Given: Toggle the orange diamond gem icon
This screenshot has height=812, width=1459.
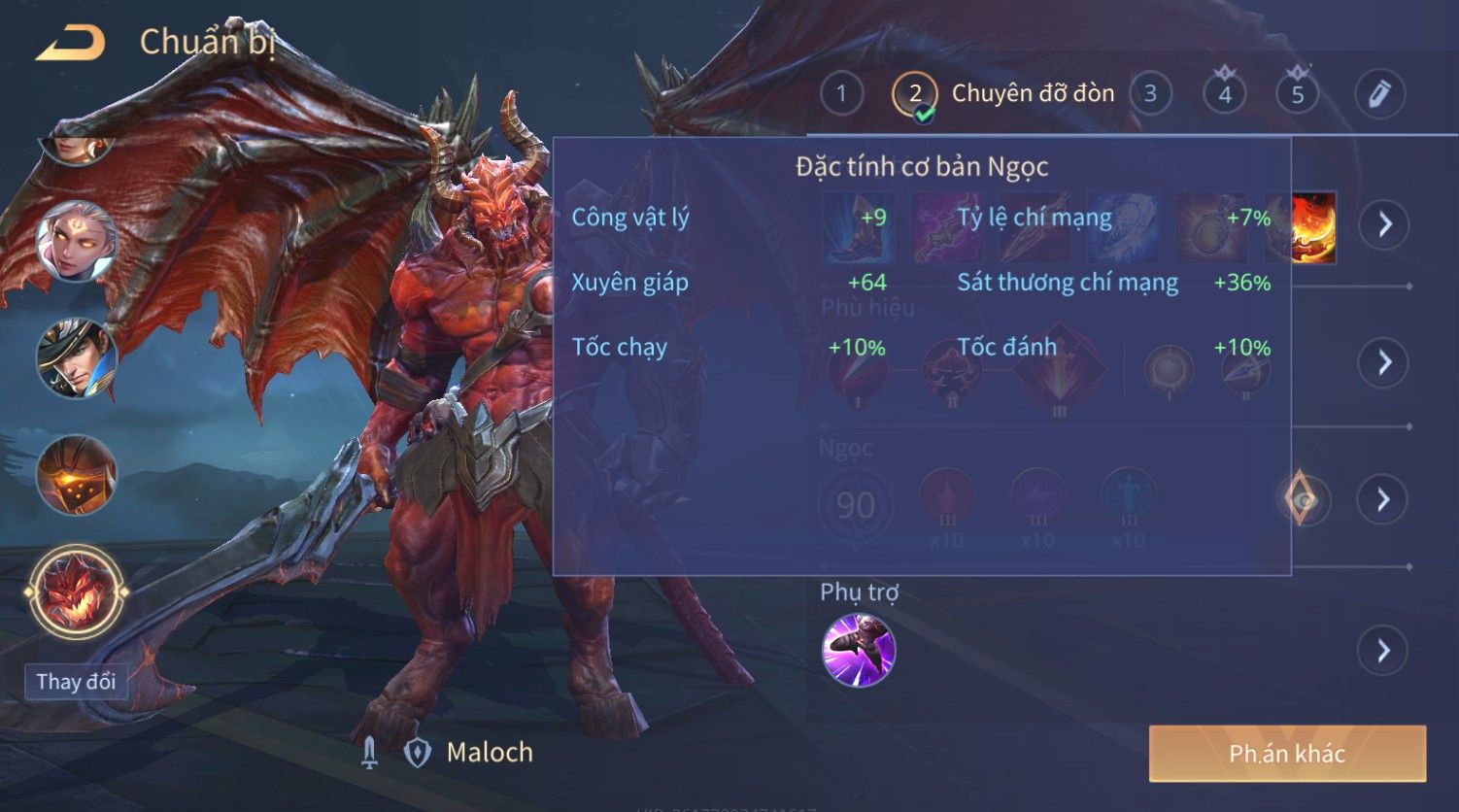Looking at the screenshot, I should click(1302, 499).
